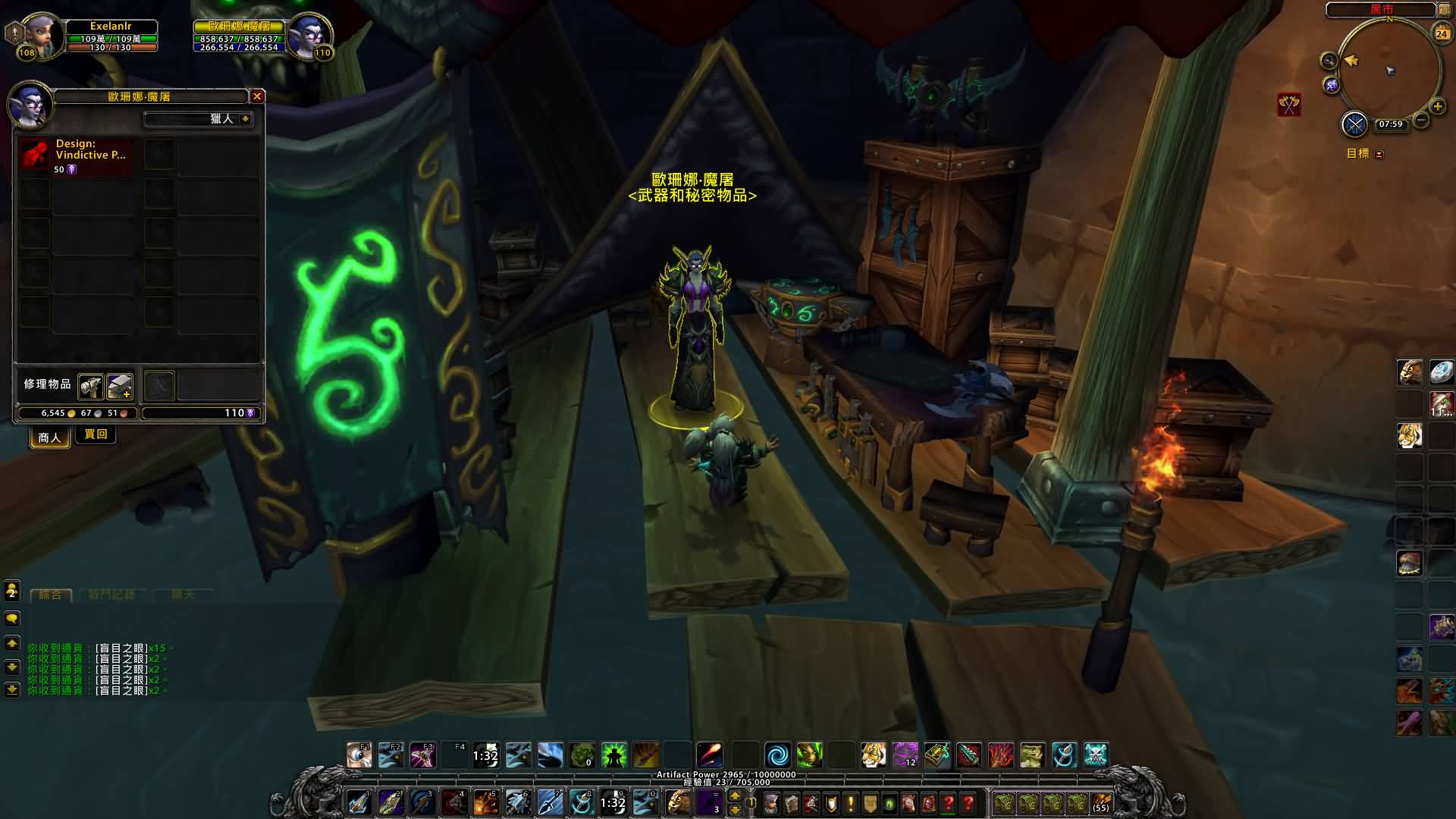Use the tiger icon ability
The image size is (1456, 819).
point(874,755)
